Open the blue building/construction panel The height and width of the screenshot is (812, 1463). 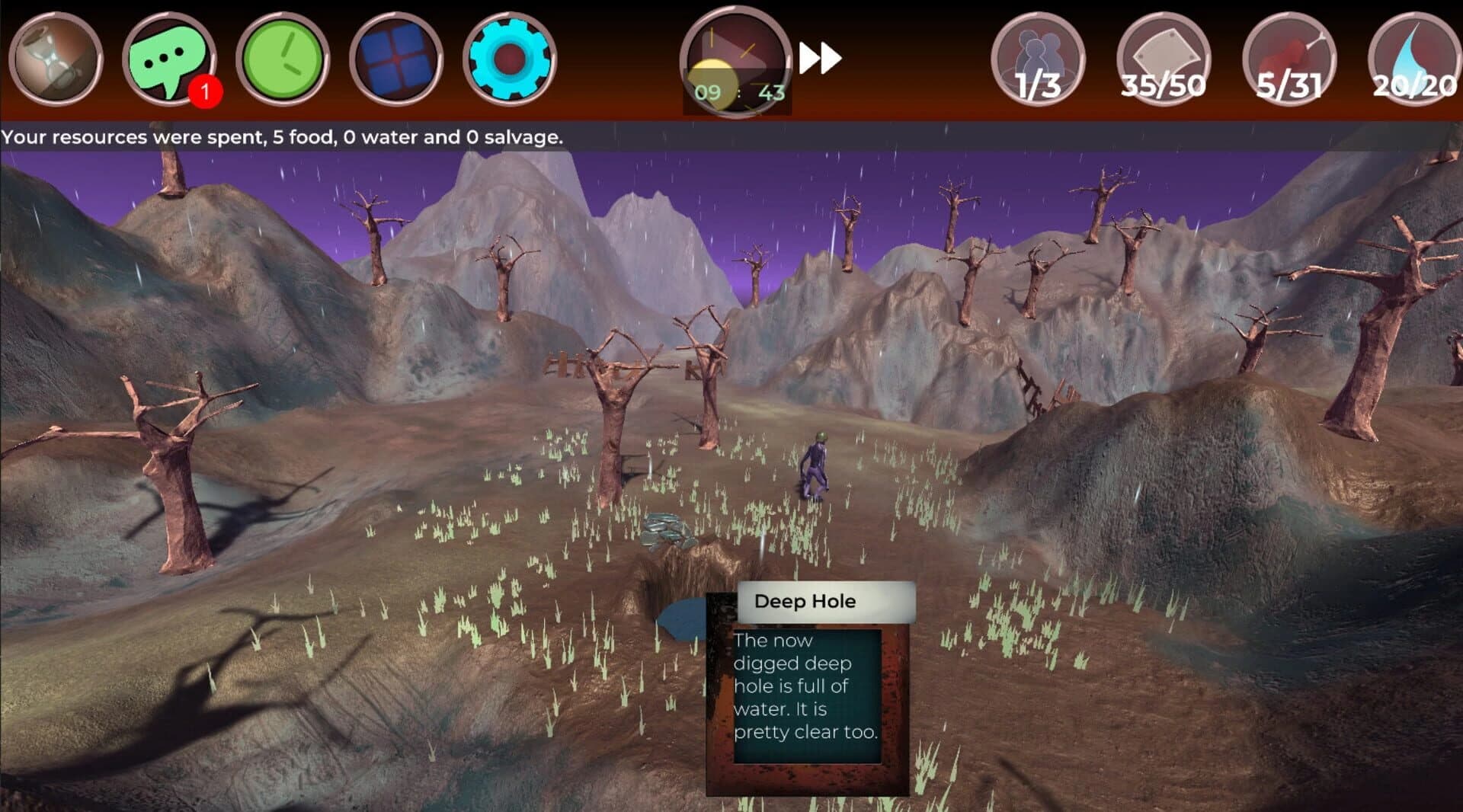point(398,59)
